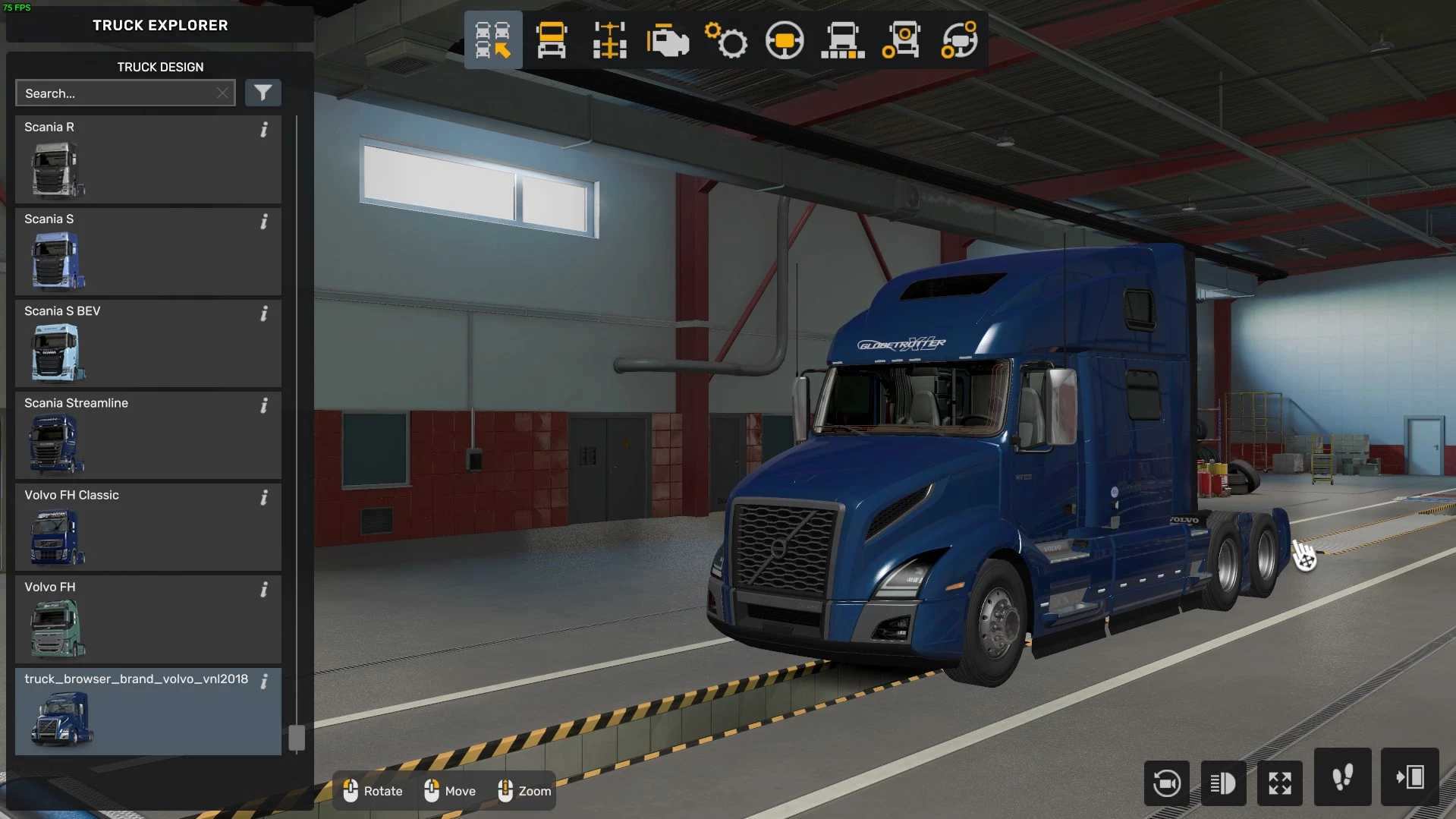Reset the camera view

coord(1166,783)
